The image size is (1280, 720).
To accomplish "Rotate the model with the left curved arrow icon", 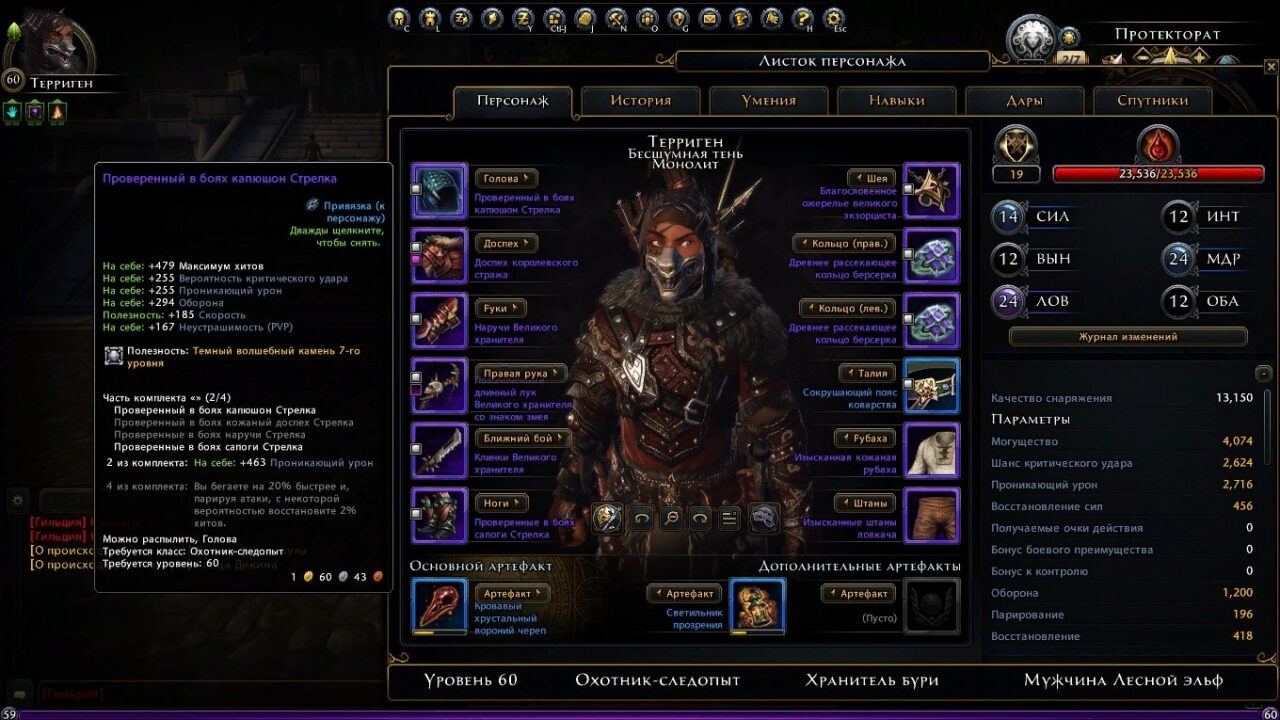I will click(x=642, y=517).
